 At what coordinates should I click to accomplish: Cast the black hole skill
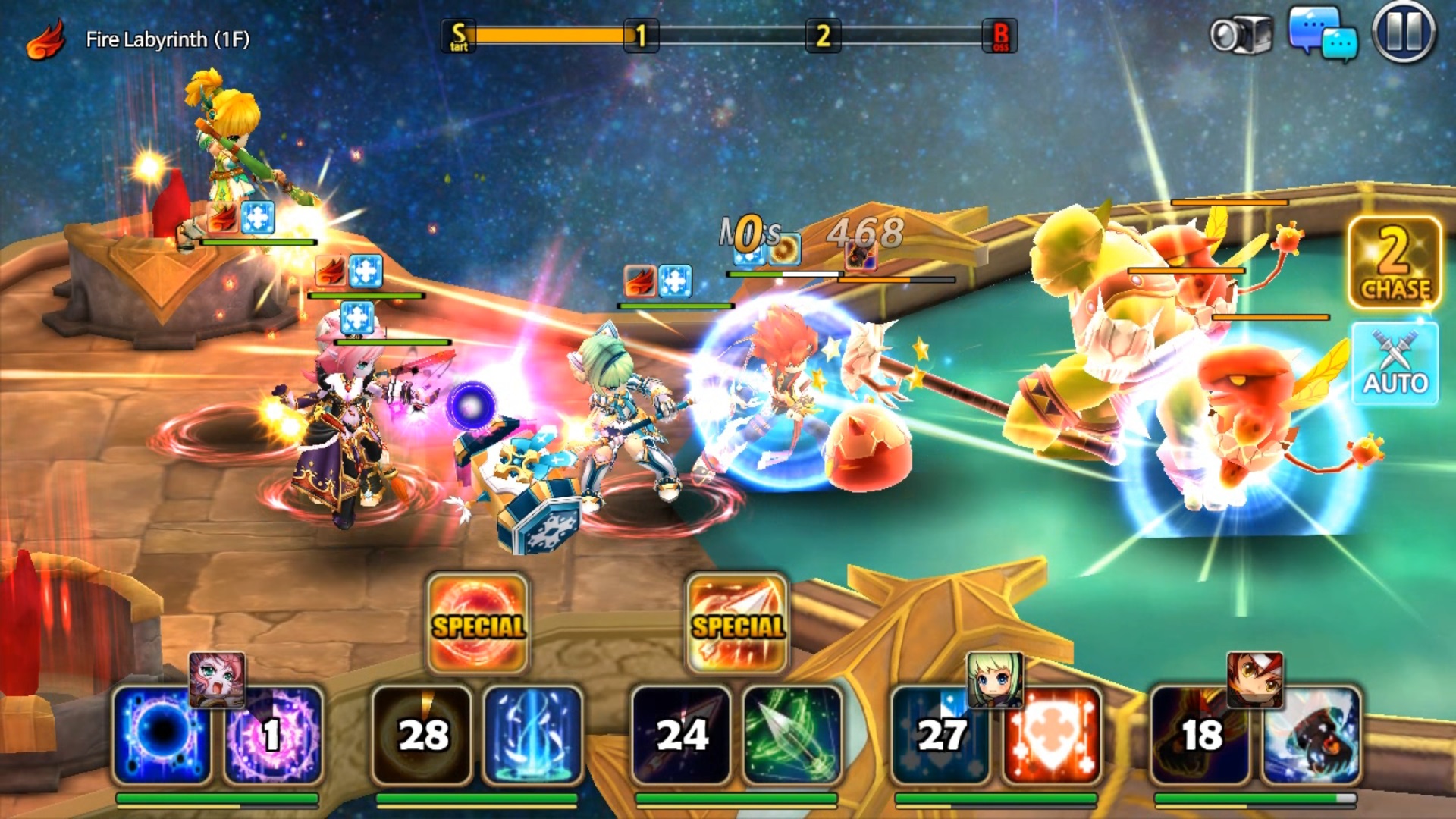pyautogui.click(x=162, y=734)
